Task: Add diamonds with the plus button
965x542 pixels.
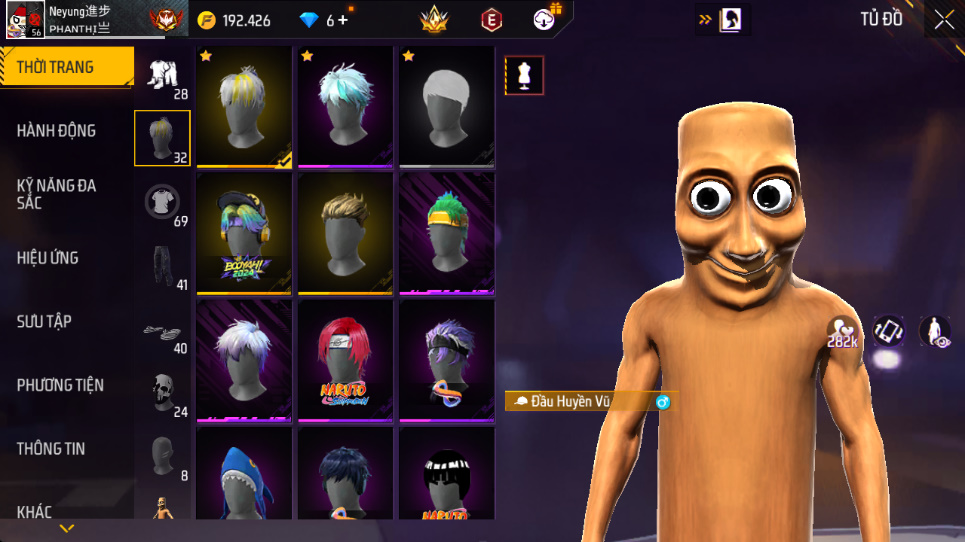Action: (x=343, y=20)
